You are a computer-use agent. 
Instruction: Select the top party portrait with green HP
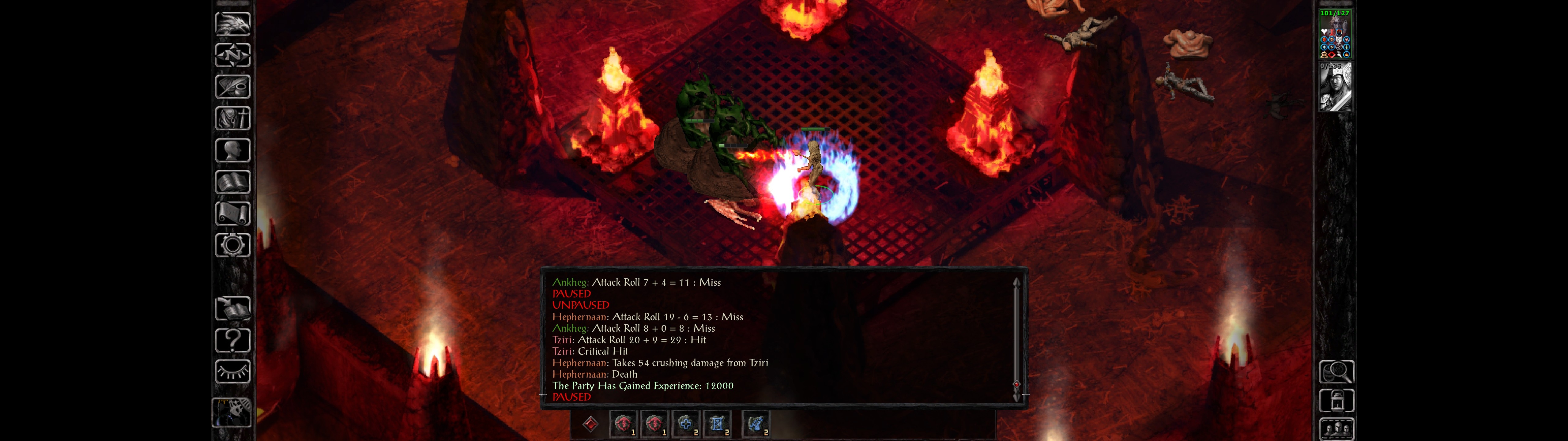(1335, 34)
